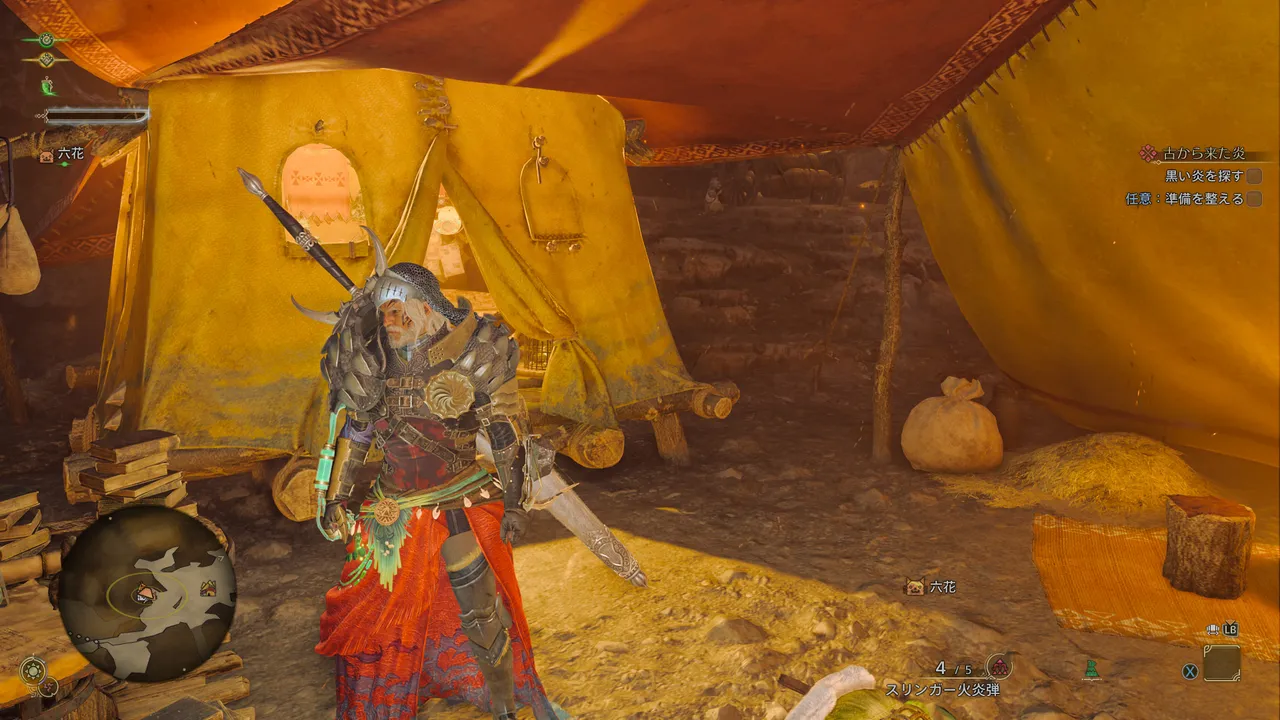The height and width of the screenshot is (720, 1280).
Task: Select the スリンガー火炎弾 ammo icon
Action: [998, 667]
